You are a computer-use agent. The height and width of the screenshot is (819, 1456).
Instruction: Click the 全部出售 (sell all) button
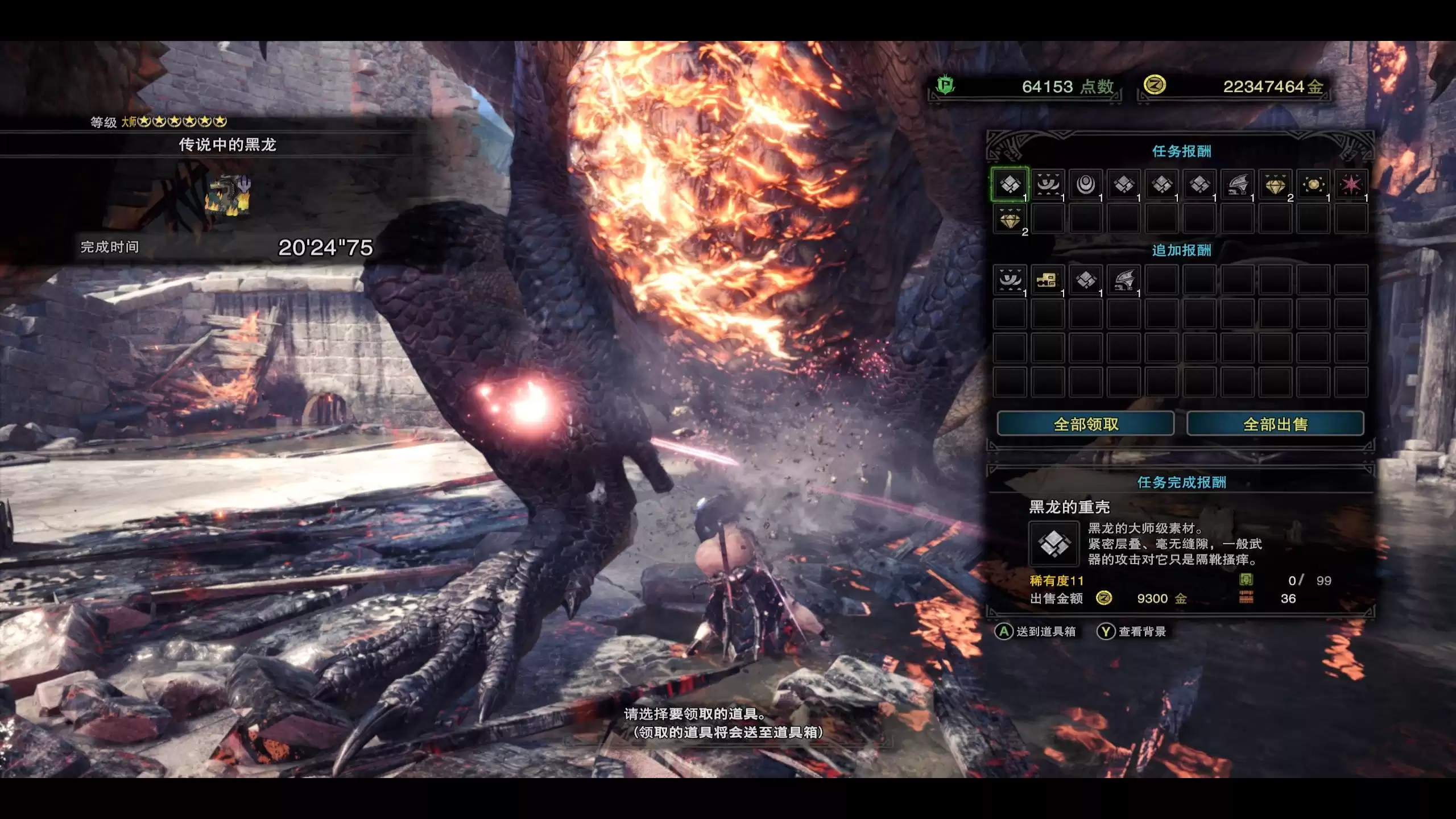tap(1275, 424)
